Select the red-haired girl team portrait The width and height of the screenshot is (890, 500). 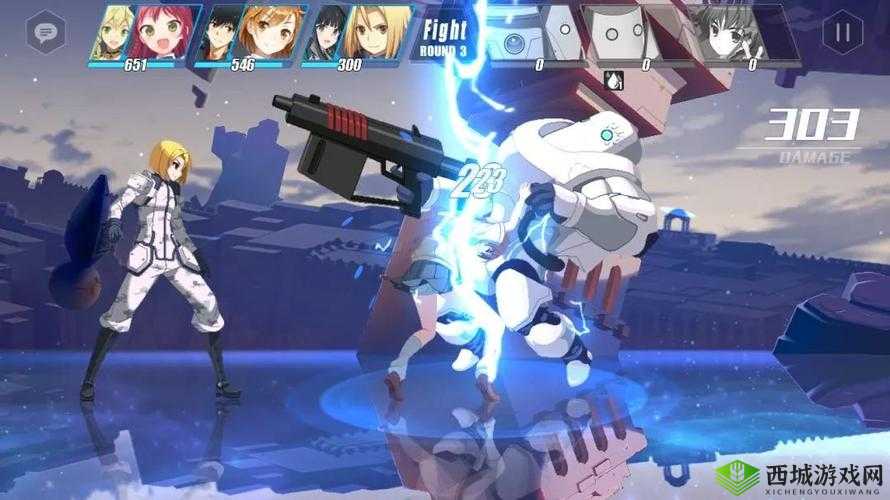point(164,32)
